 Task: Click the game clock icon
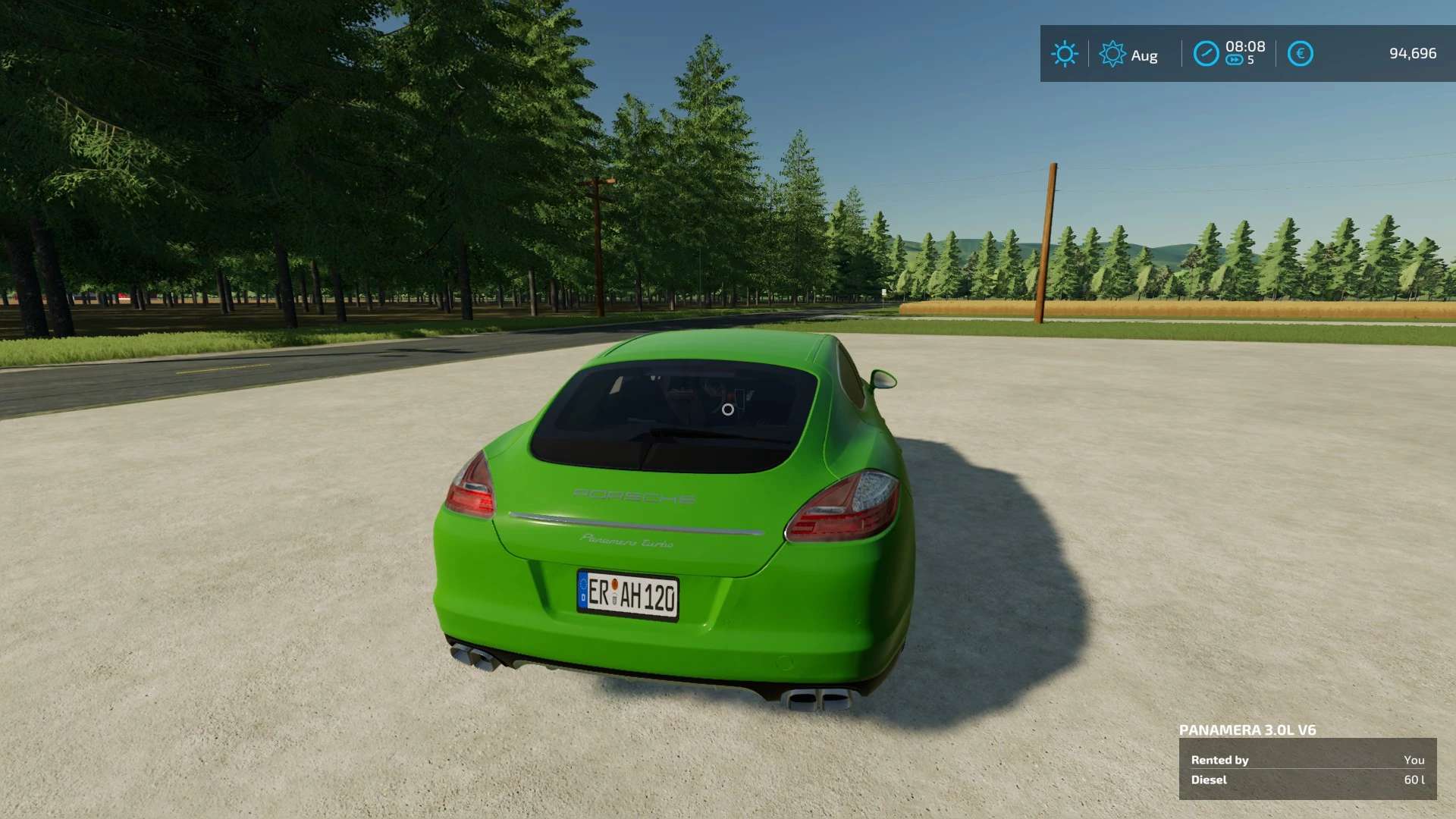coord(1206,54)
